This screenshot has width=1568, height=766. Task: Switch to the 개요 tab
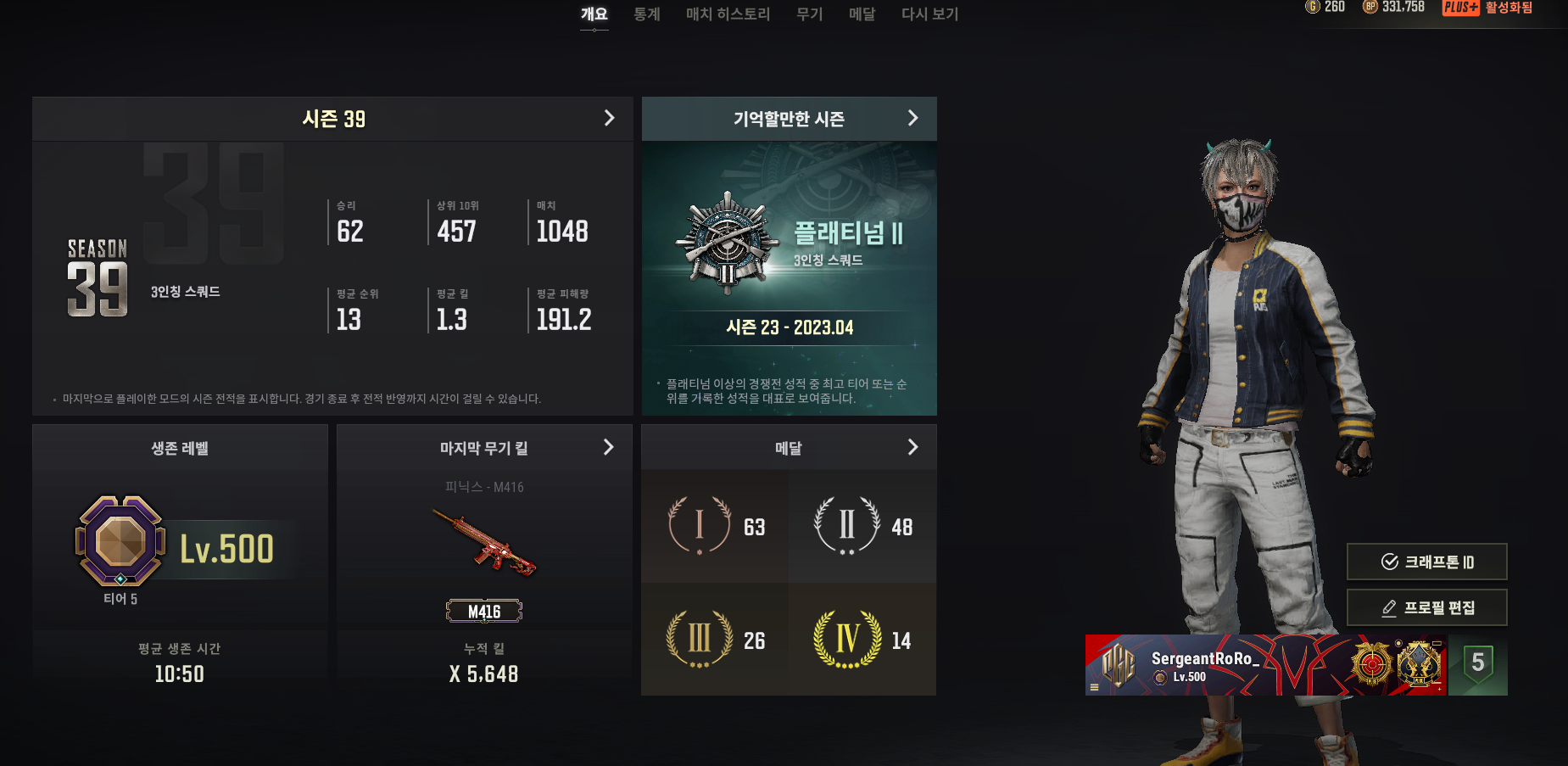[594, 14]
